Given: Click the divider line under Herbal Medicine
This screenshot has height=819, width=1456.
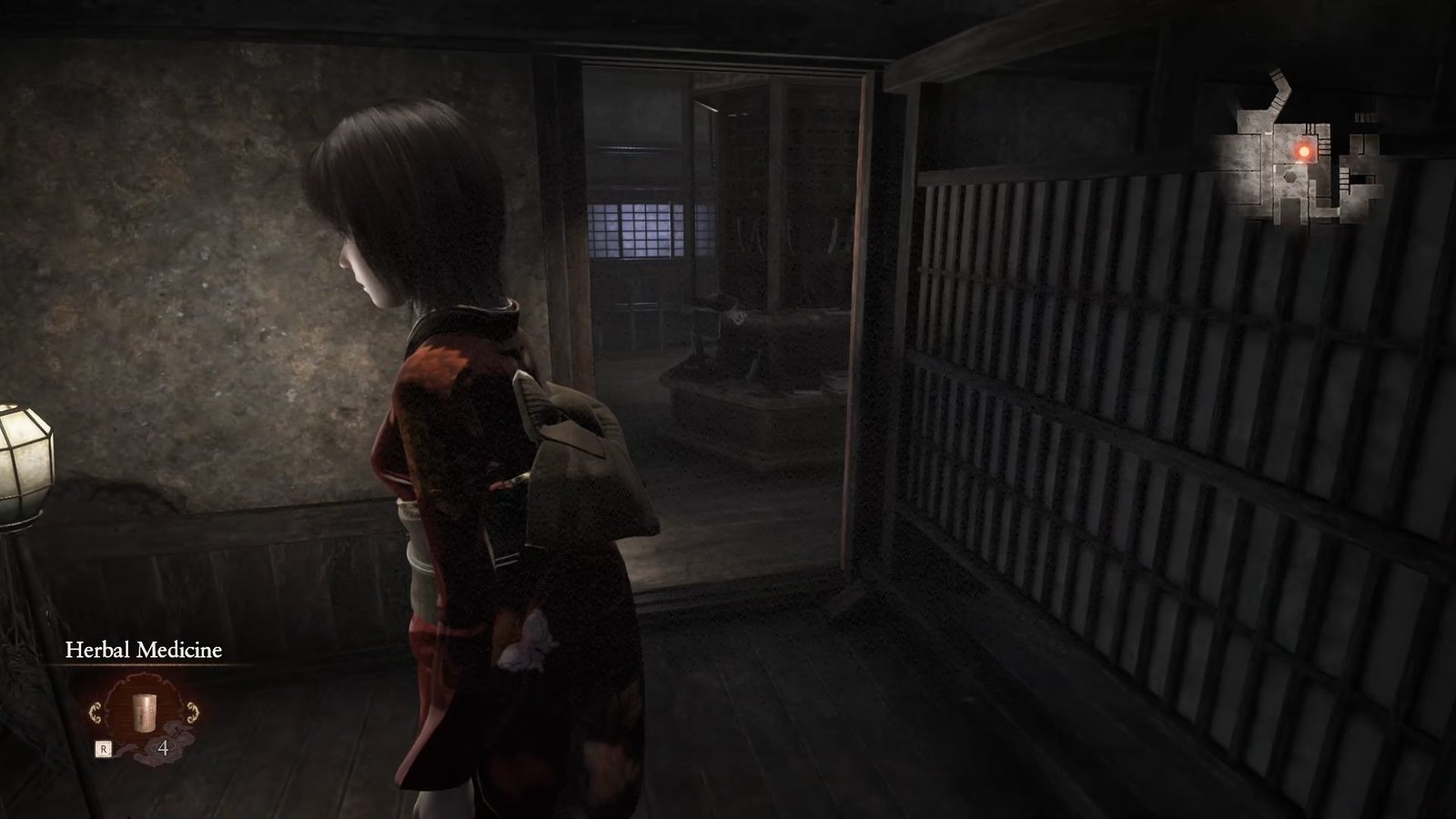Looking at the screenshot, I should click(144, 666).
